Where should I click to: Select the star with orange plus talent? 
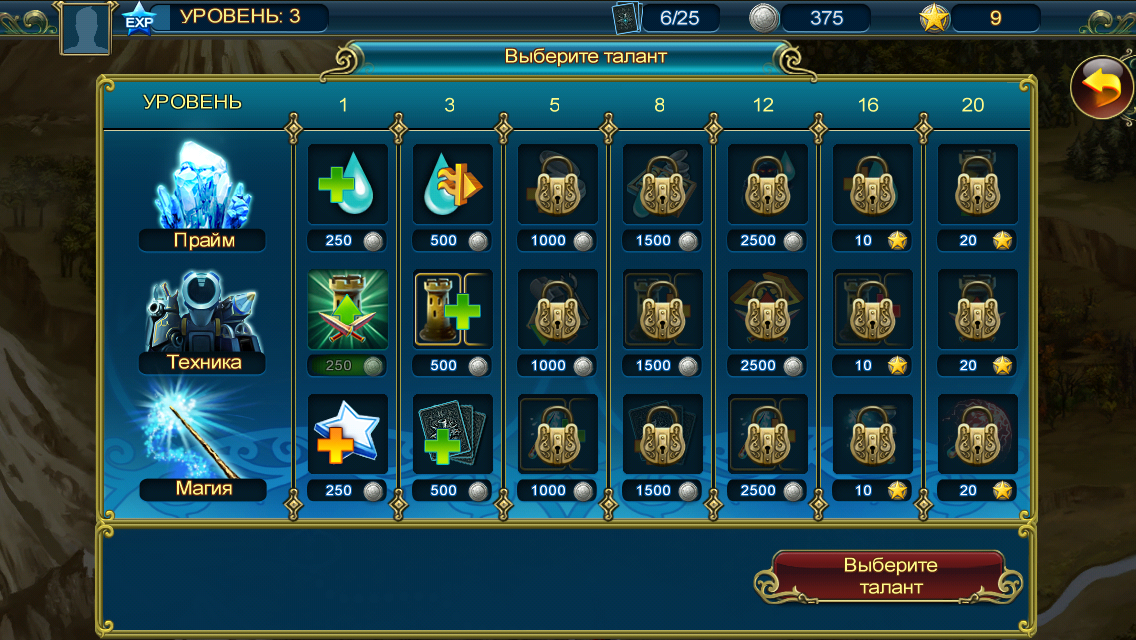coord(346,434)
